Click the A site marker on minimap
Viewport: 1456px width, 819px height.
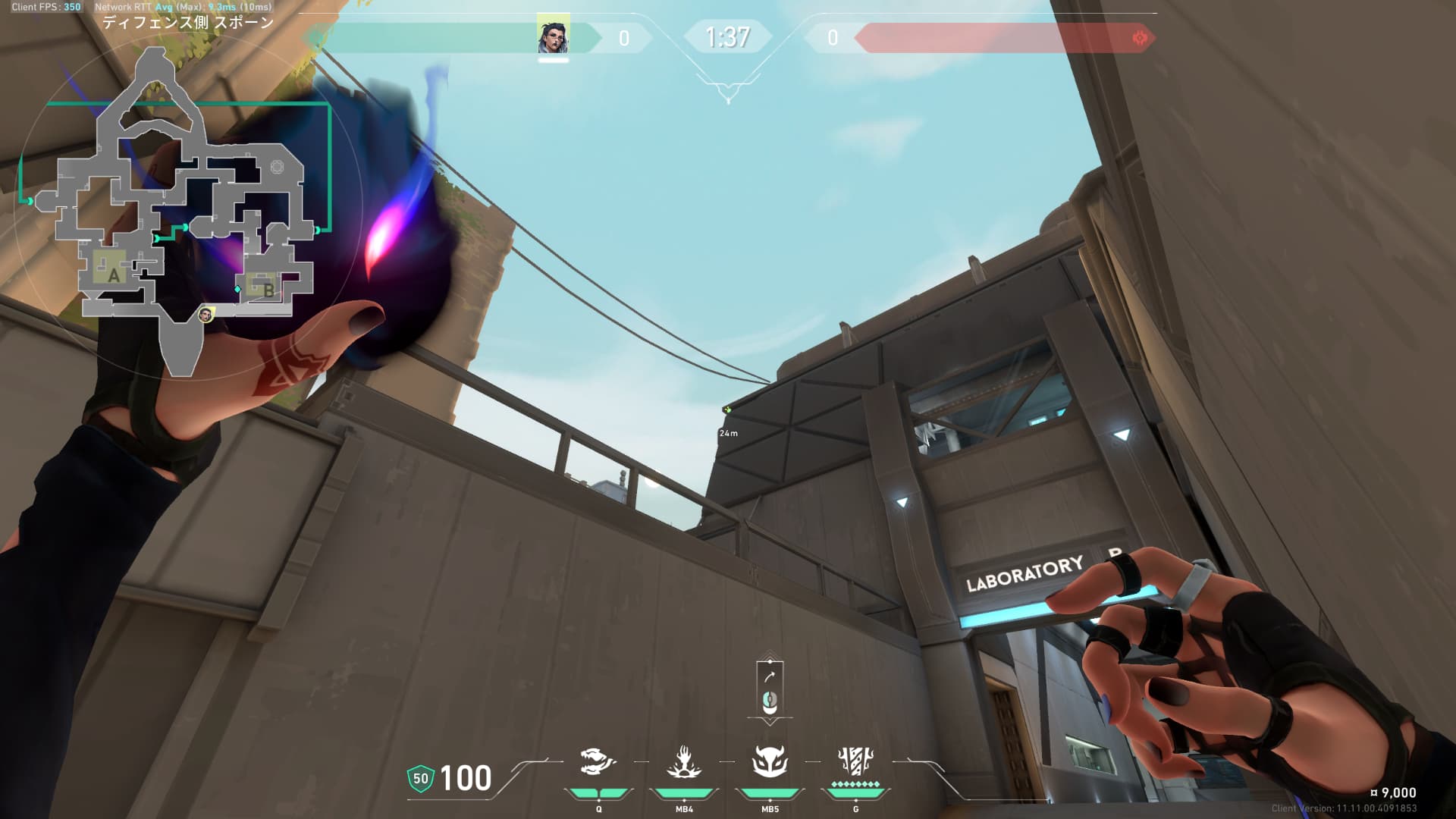point(114,275)
